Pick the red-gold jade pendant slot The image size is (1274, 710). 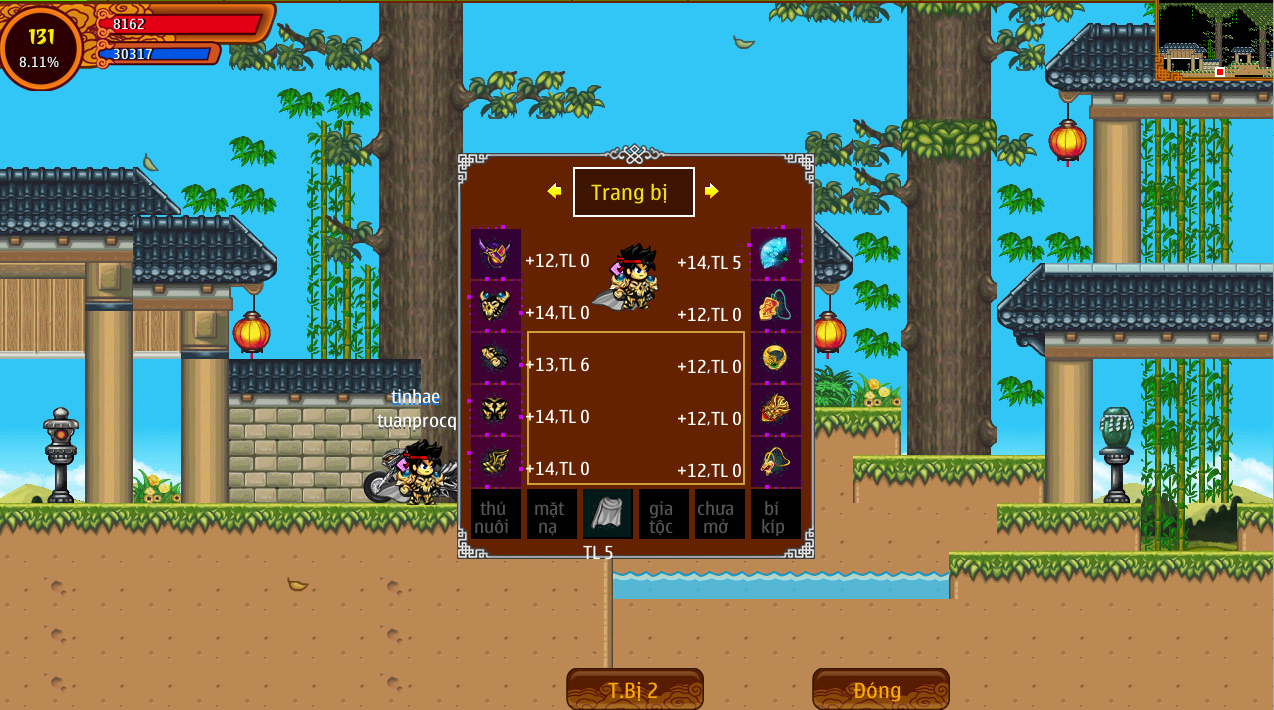[776, 410]
